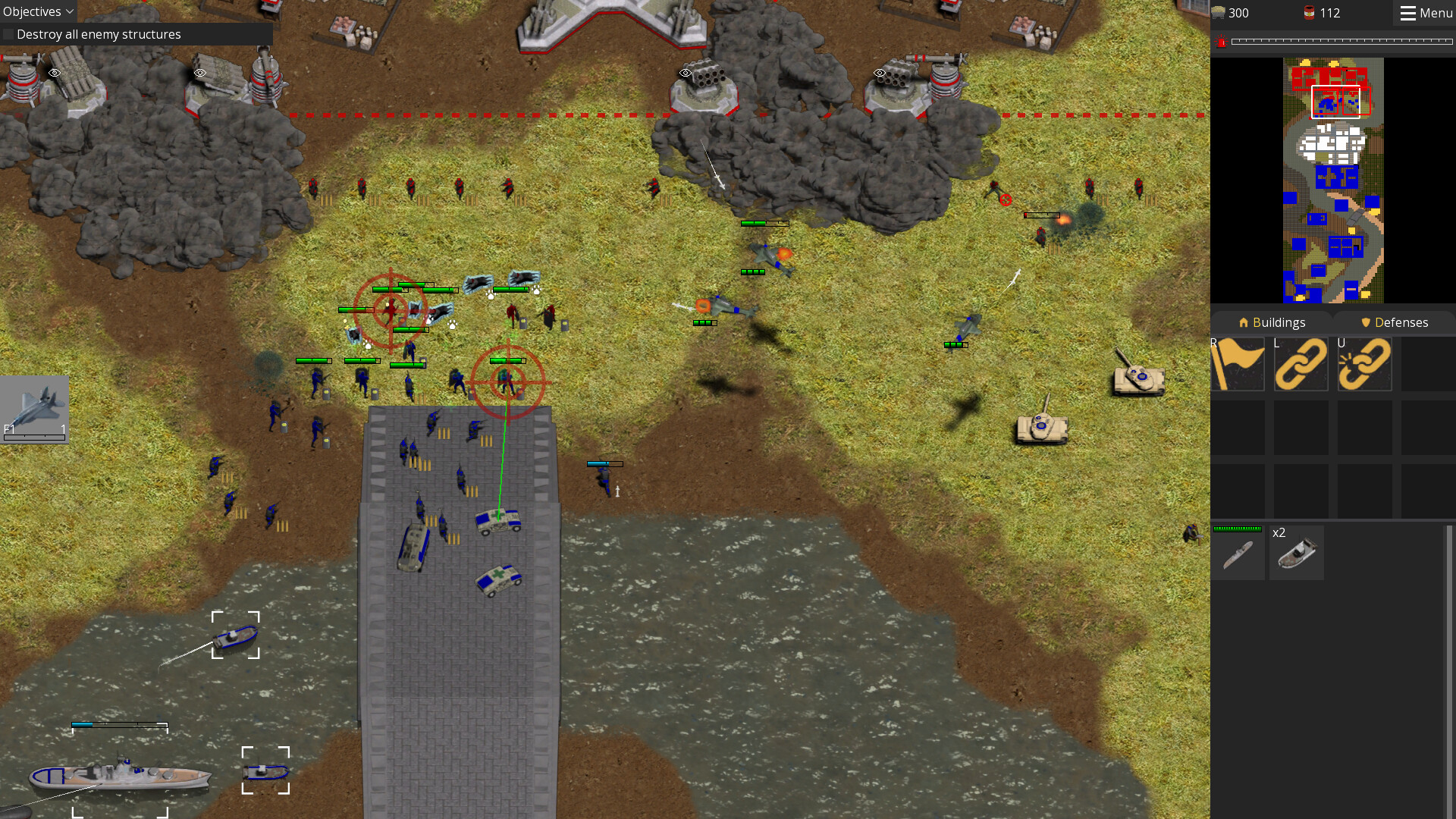
Task: Select the F1 fighter jet portrait icon
Action: (x=34, y=408)
